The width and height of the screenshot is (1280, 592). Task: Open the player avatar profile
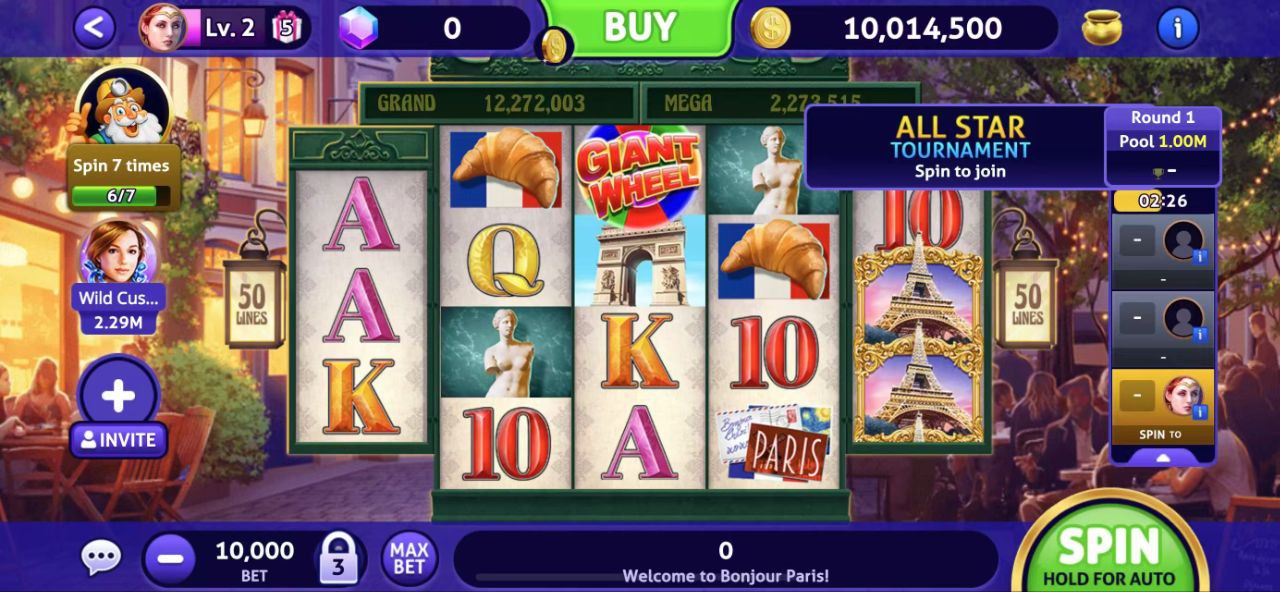(161, 28)
